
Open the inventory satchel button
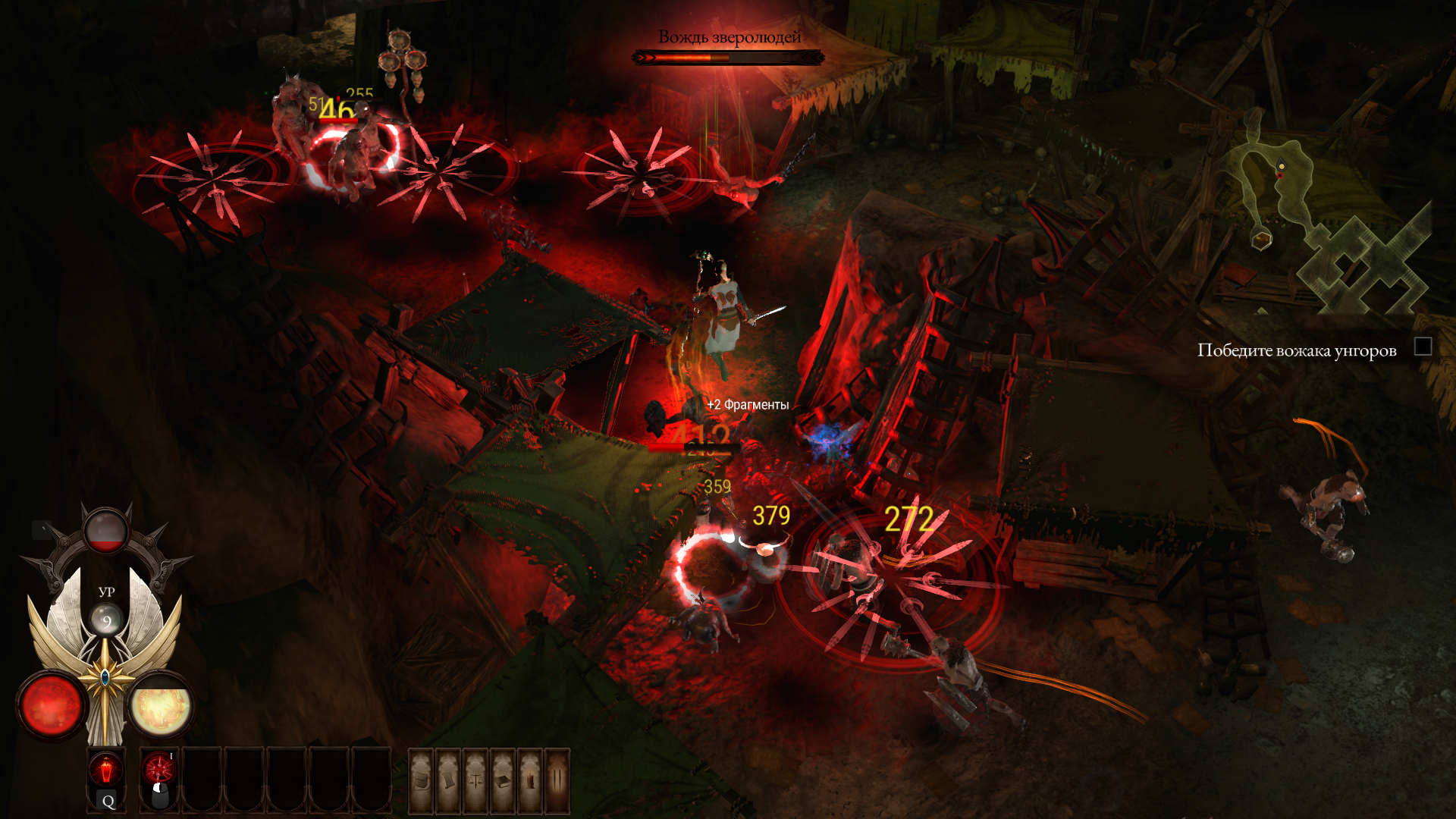coord(422,780)
